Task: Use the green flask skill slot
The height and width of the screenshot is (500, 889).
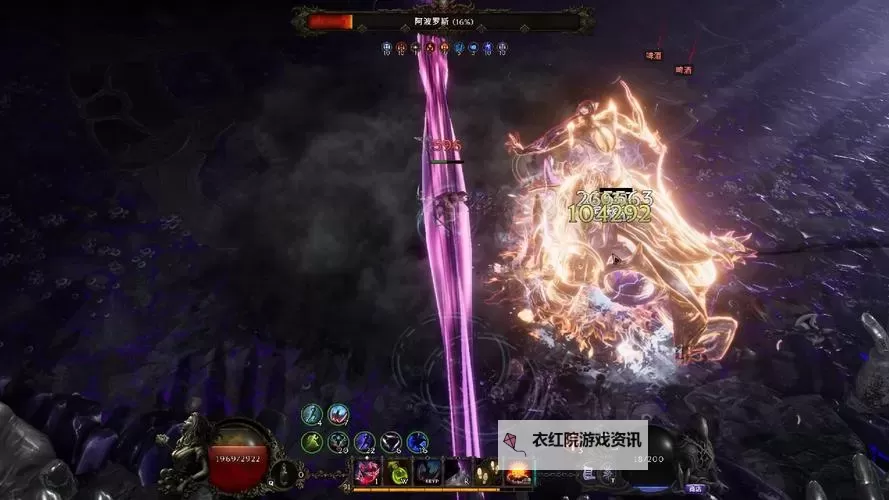Action: [x=398, y=472]
